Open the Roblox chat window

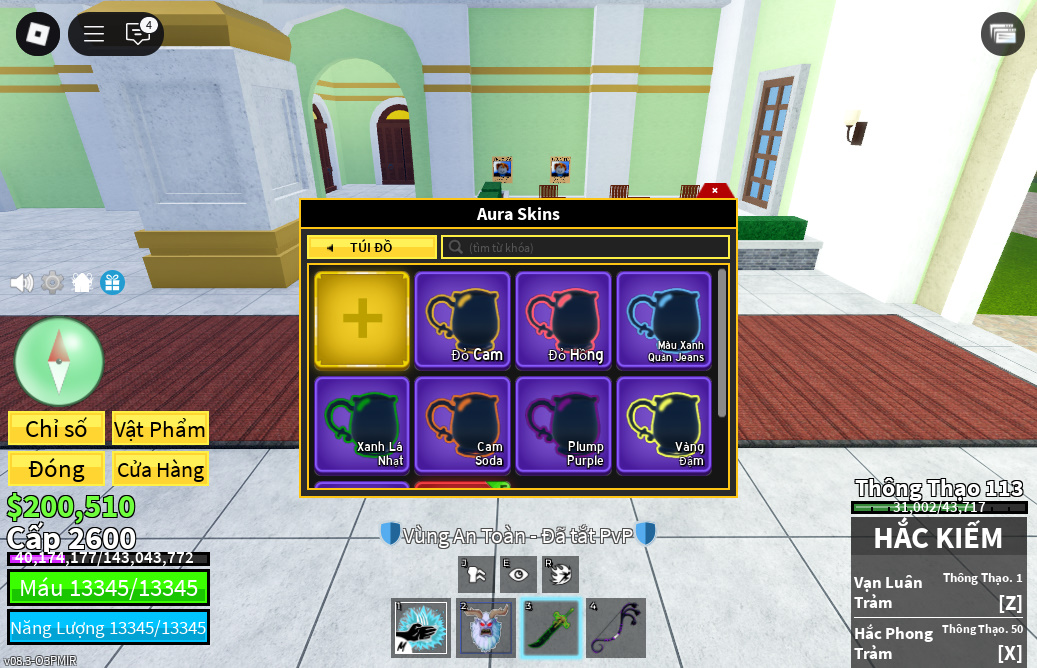[x=138, y=34]
